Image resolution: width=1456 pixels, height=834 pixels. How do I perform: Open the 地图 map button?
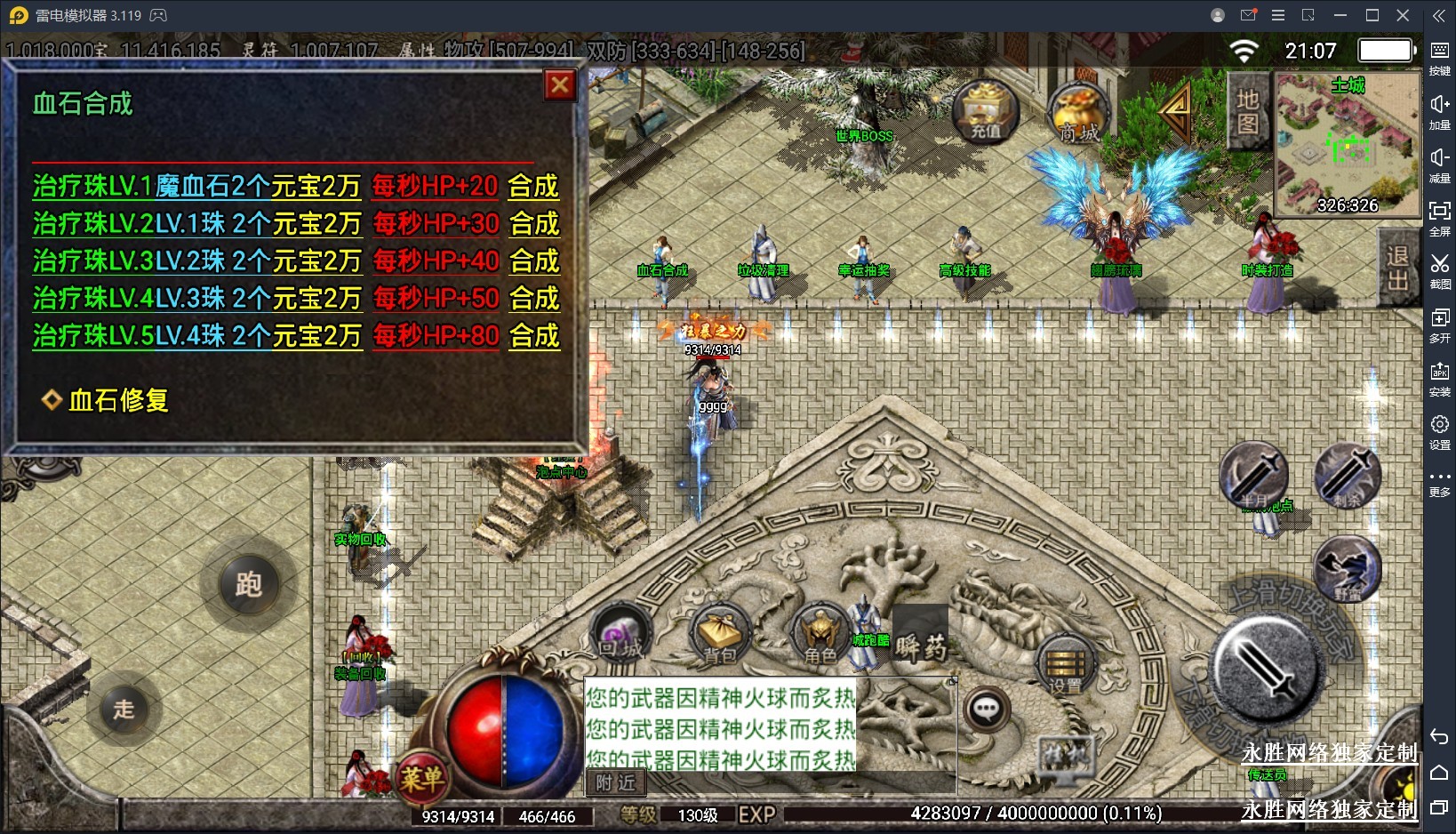tap(1248, 112)
